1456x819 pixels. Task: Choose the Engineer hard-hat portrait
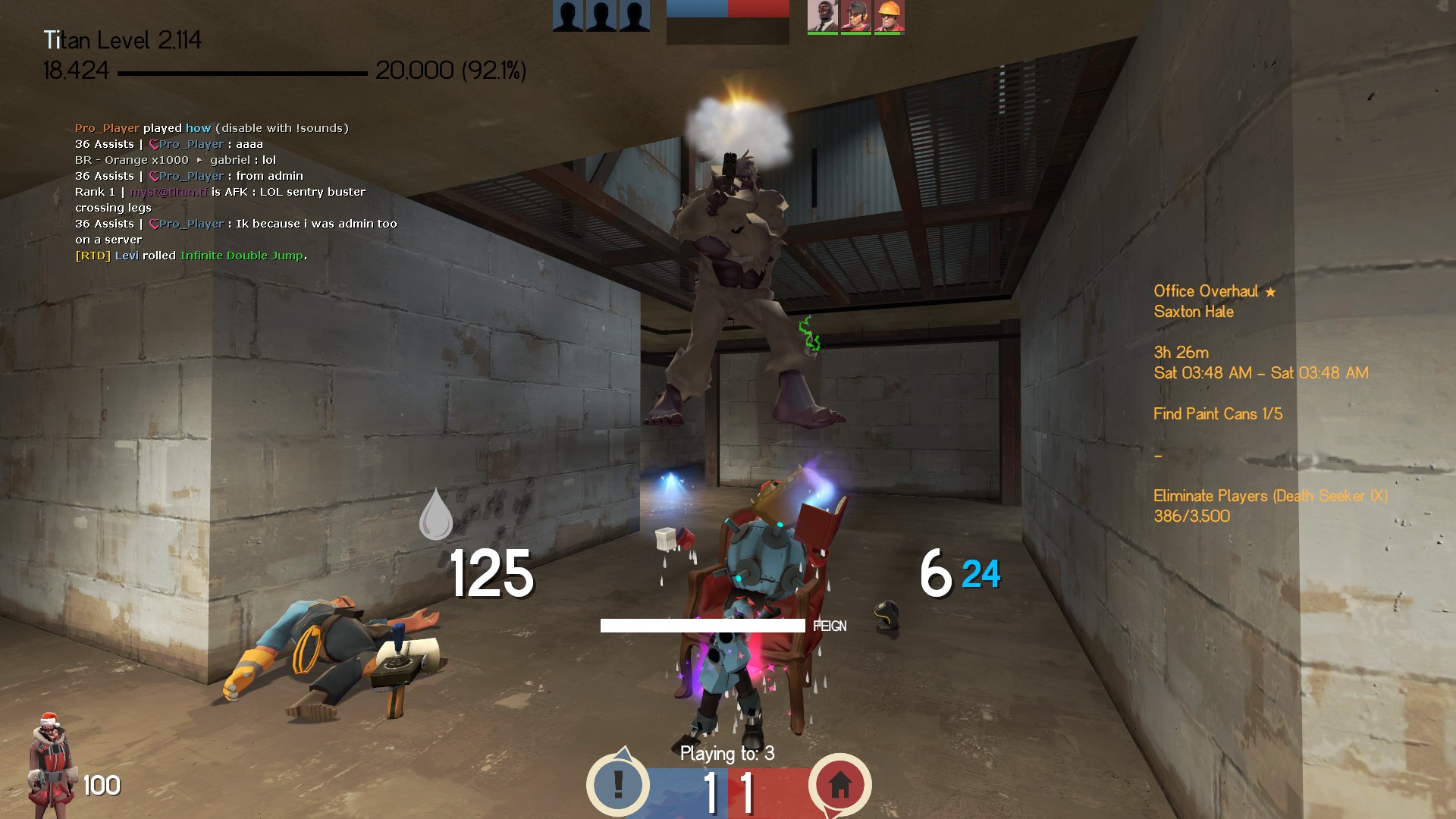coord(889,16)
